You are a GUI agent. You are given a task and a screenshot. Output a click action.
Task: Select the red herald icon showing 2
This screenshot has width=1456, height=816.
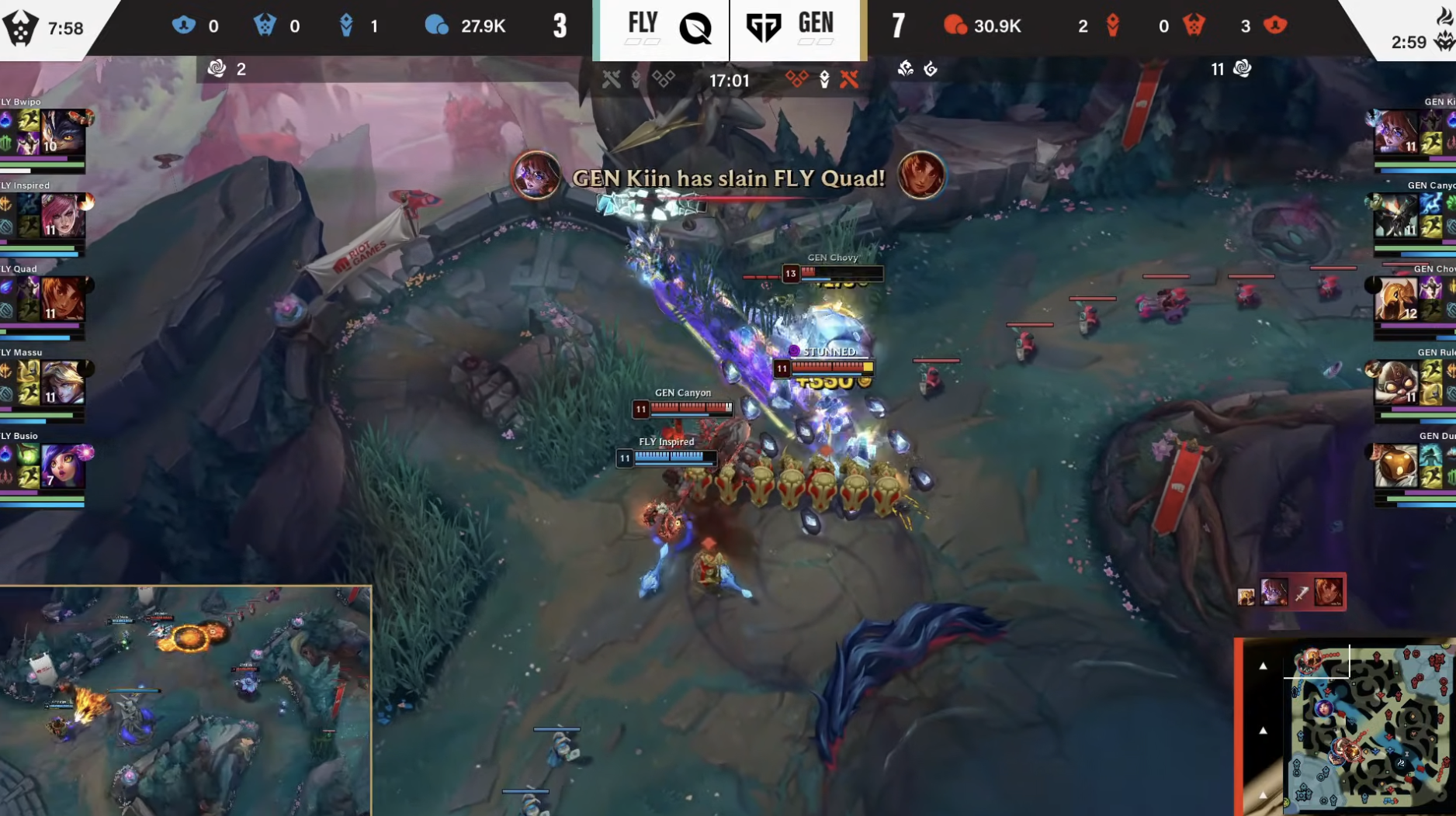pyautogui.click(x=1111, y=25)
